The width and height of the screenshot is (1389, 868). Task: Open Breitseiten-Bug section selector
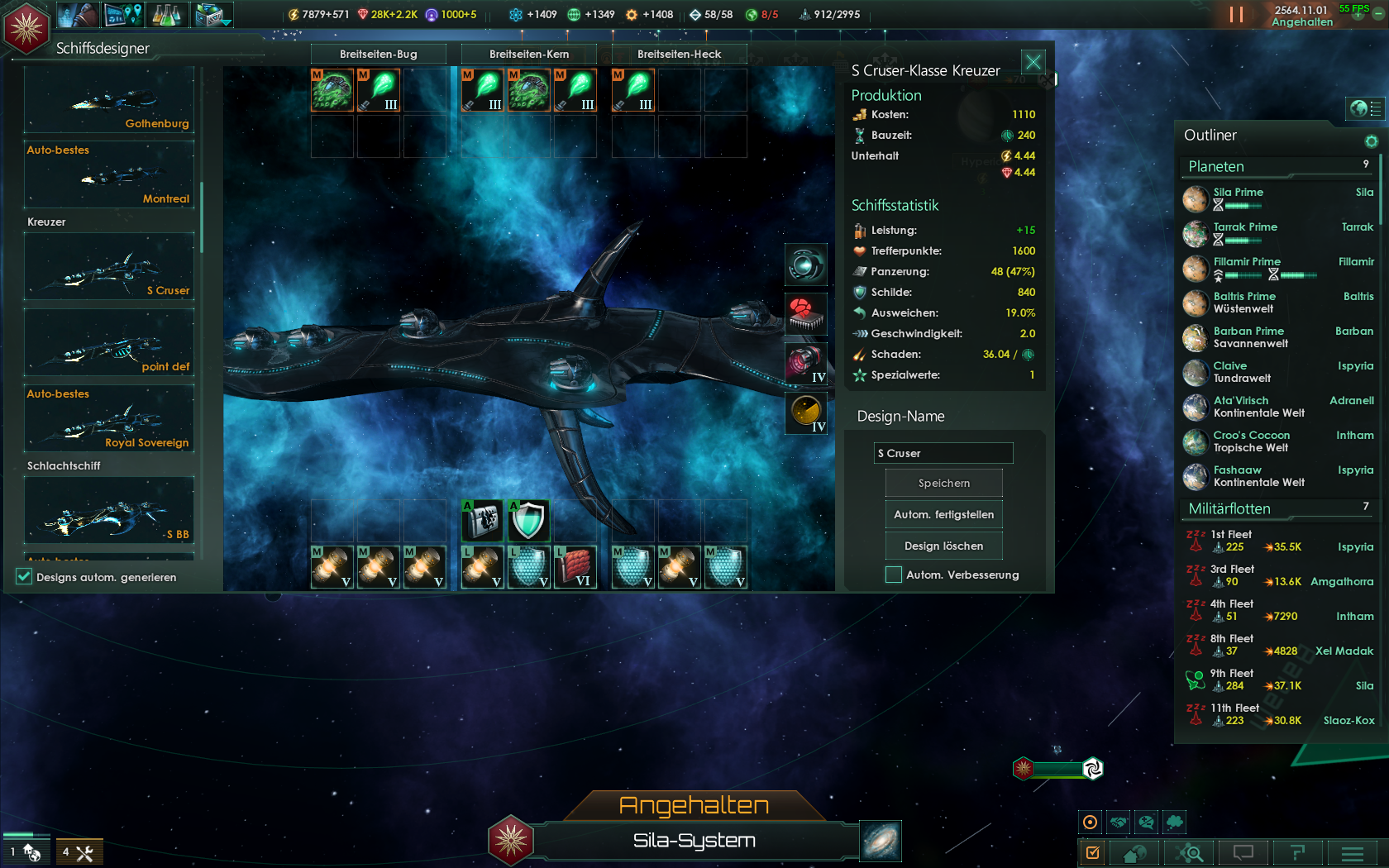378,54
